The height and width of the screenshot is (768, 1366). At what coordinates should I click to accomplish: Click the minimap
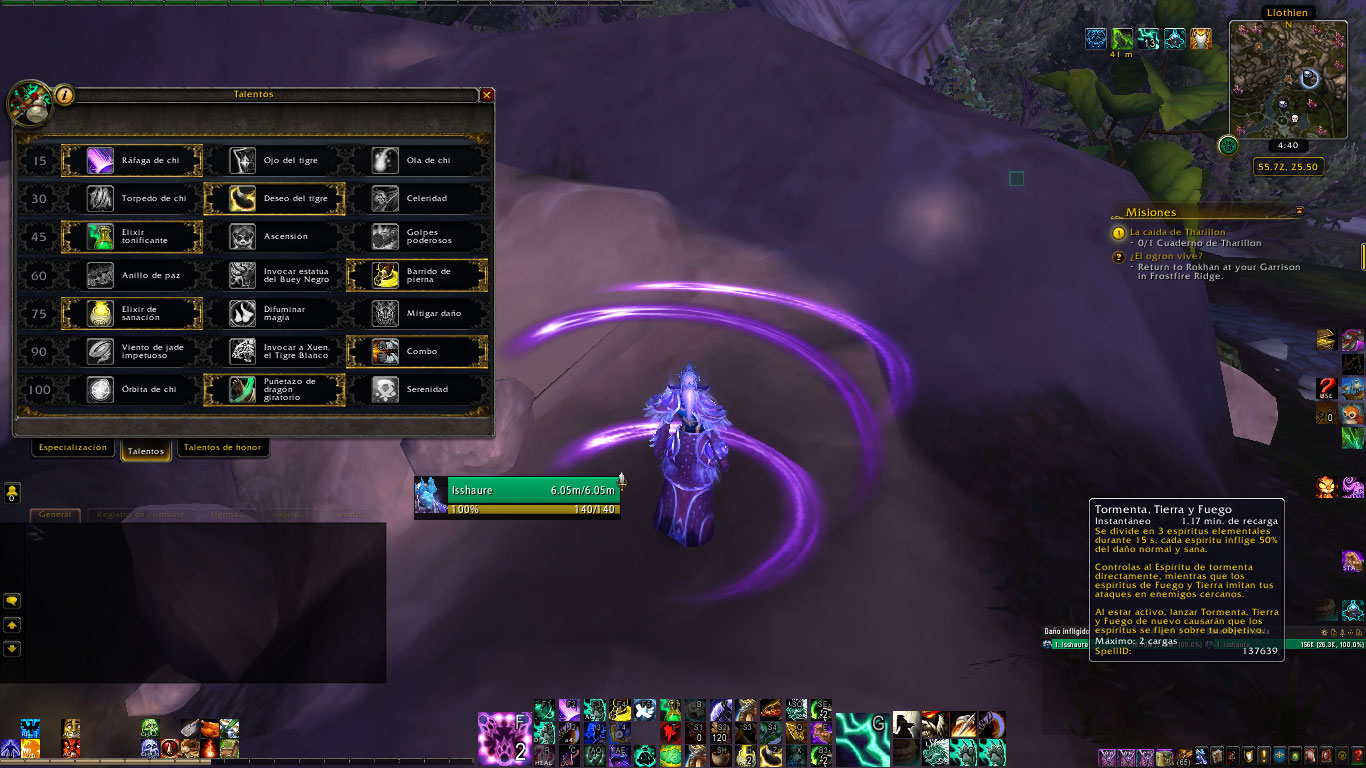click(1288, 78)
